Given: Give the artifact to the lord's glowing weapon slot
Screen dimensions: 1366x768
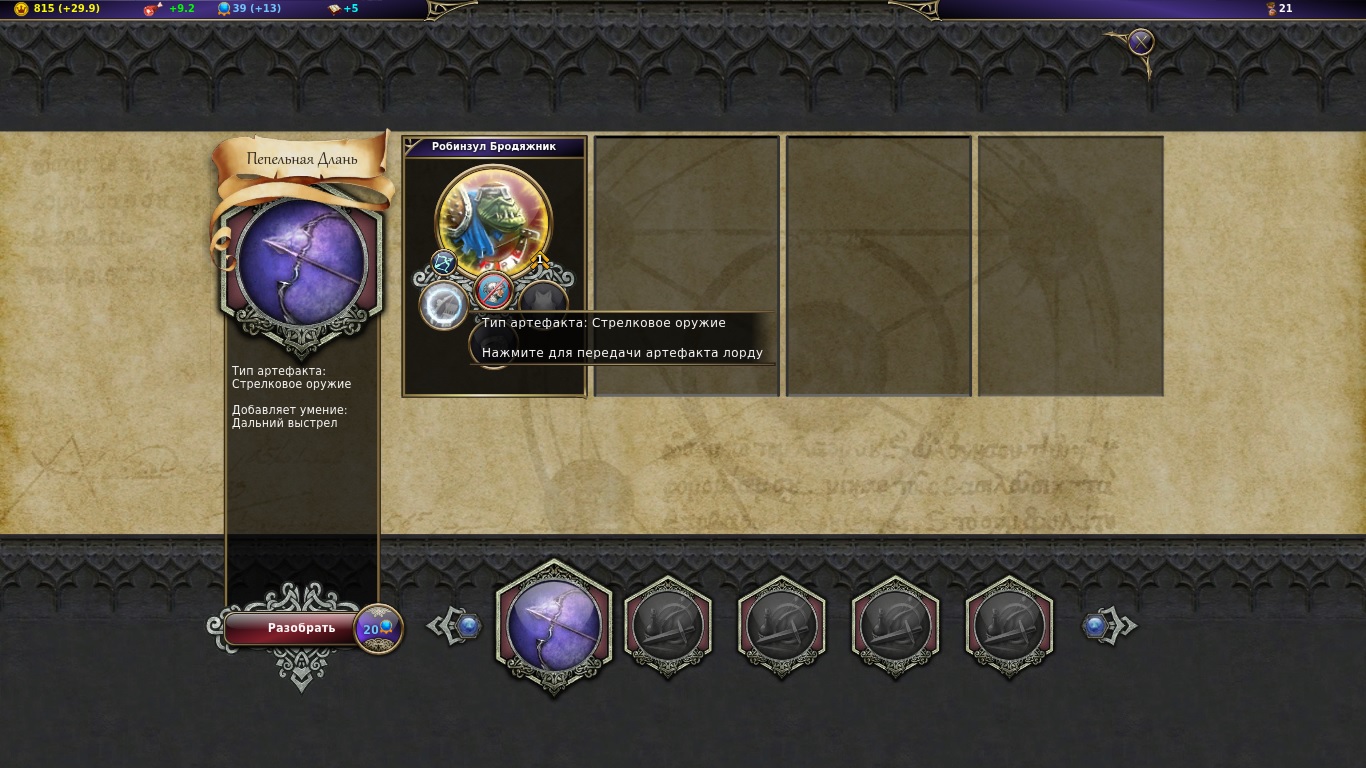Looking at the screenshot, I should 441,304.
